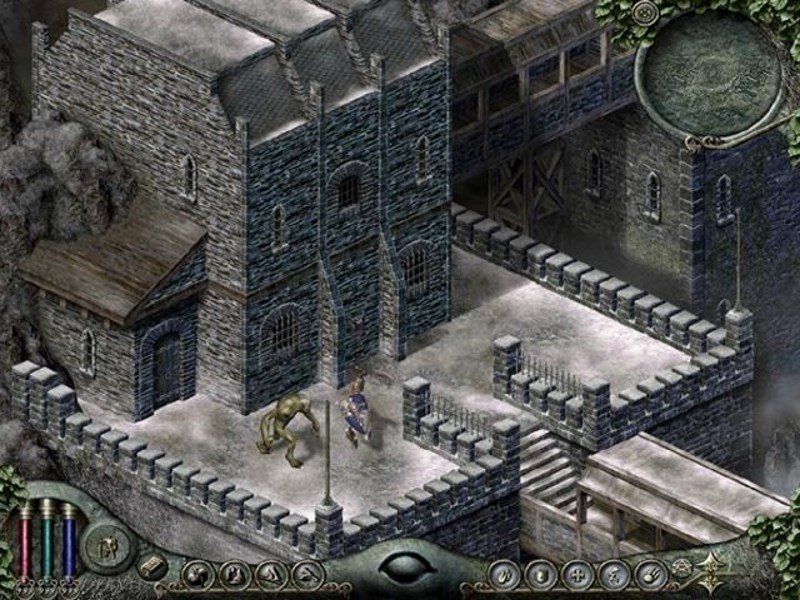
Task: Choose the cross-shaped spell icon
Action: (575, 574)
